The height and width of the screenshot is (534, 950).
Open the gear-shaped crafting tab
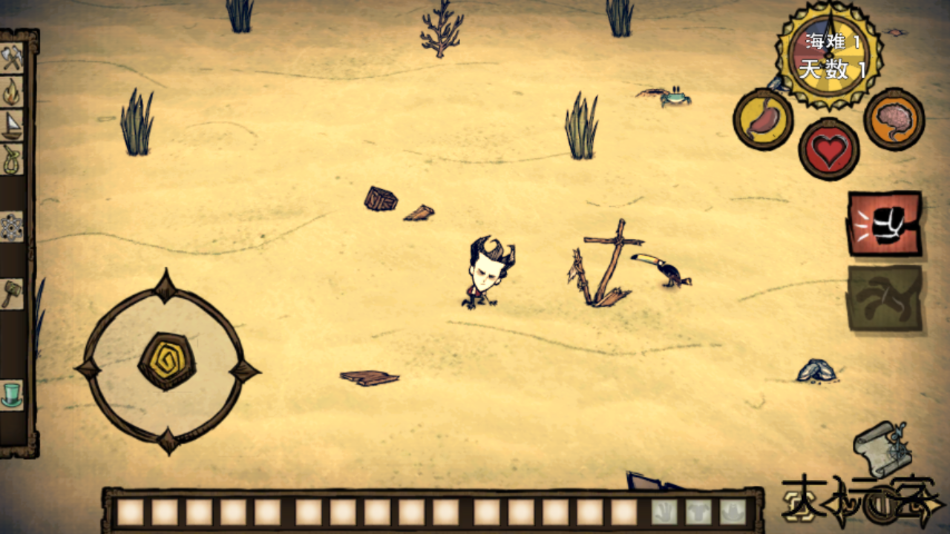click(x=12, y=227)
